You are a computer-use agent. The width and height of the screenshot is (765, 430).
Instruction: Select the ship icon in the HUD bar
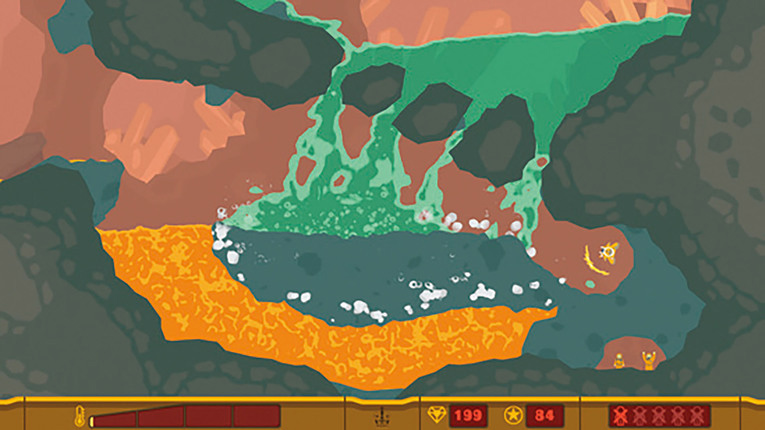tap(382, 415)
